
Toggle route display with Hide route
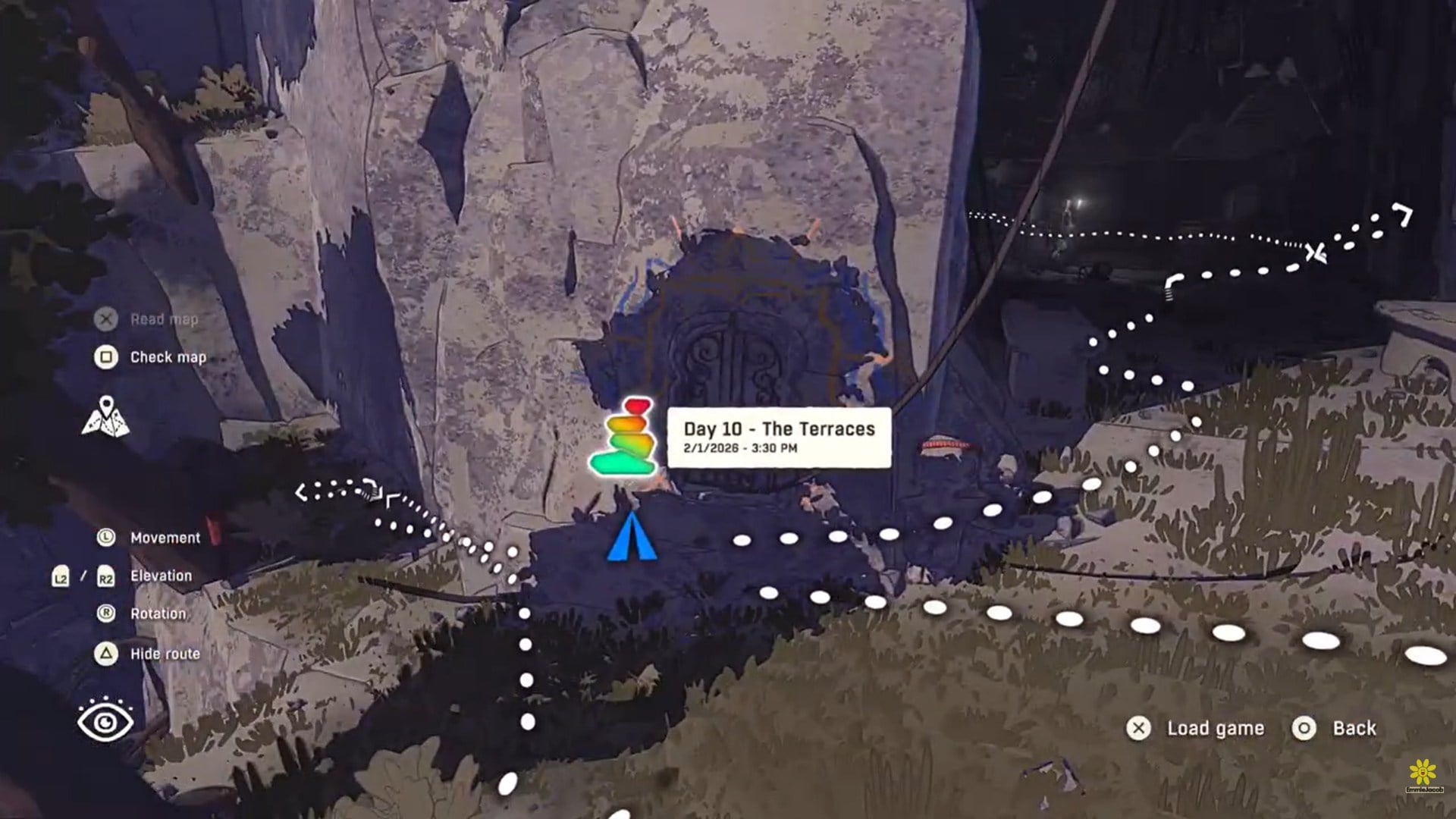165,652
